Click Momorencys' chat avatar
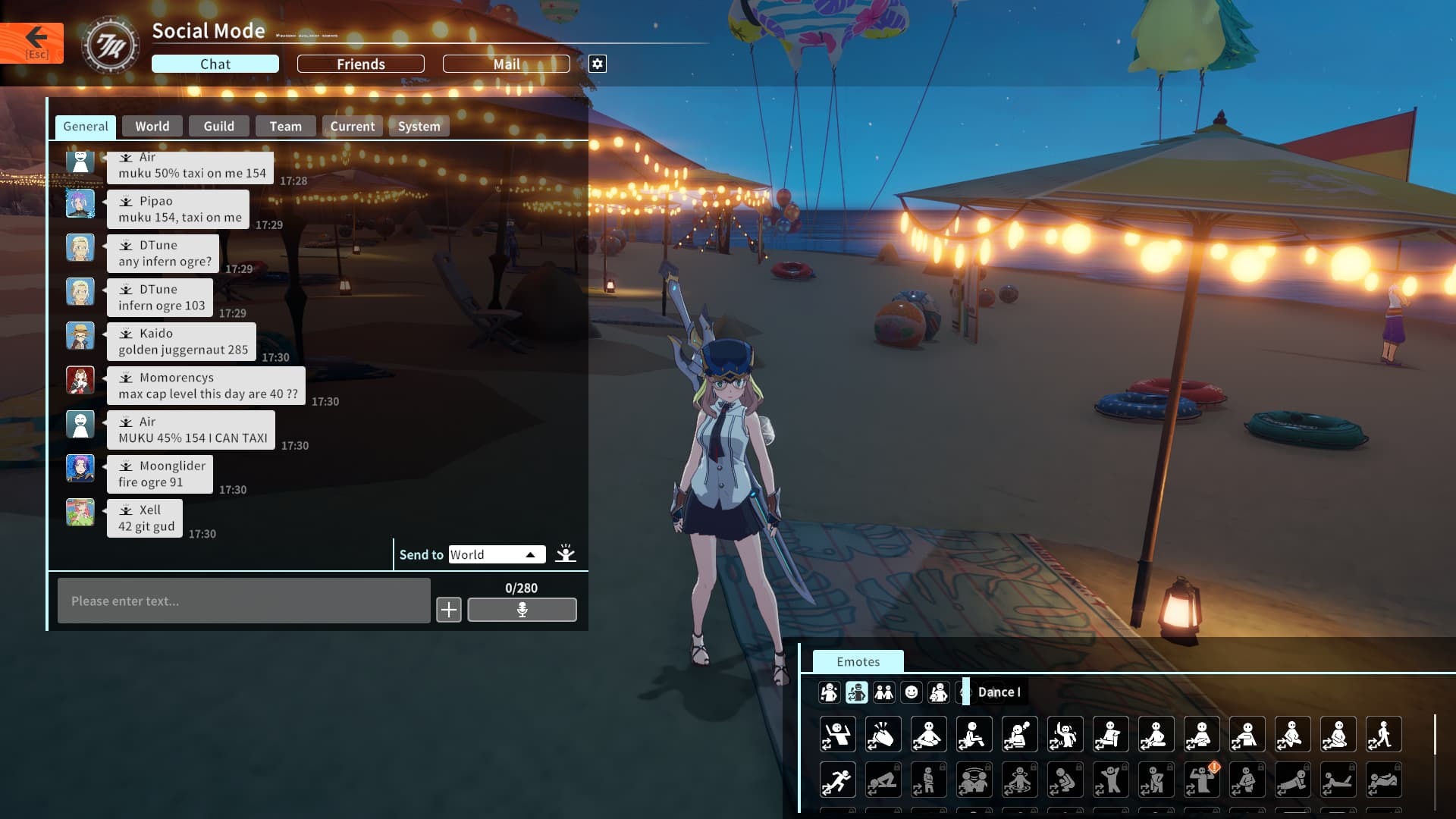Image resolution: width=1456 pixels, height=819 pixels. point(80,380)
